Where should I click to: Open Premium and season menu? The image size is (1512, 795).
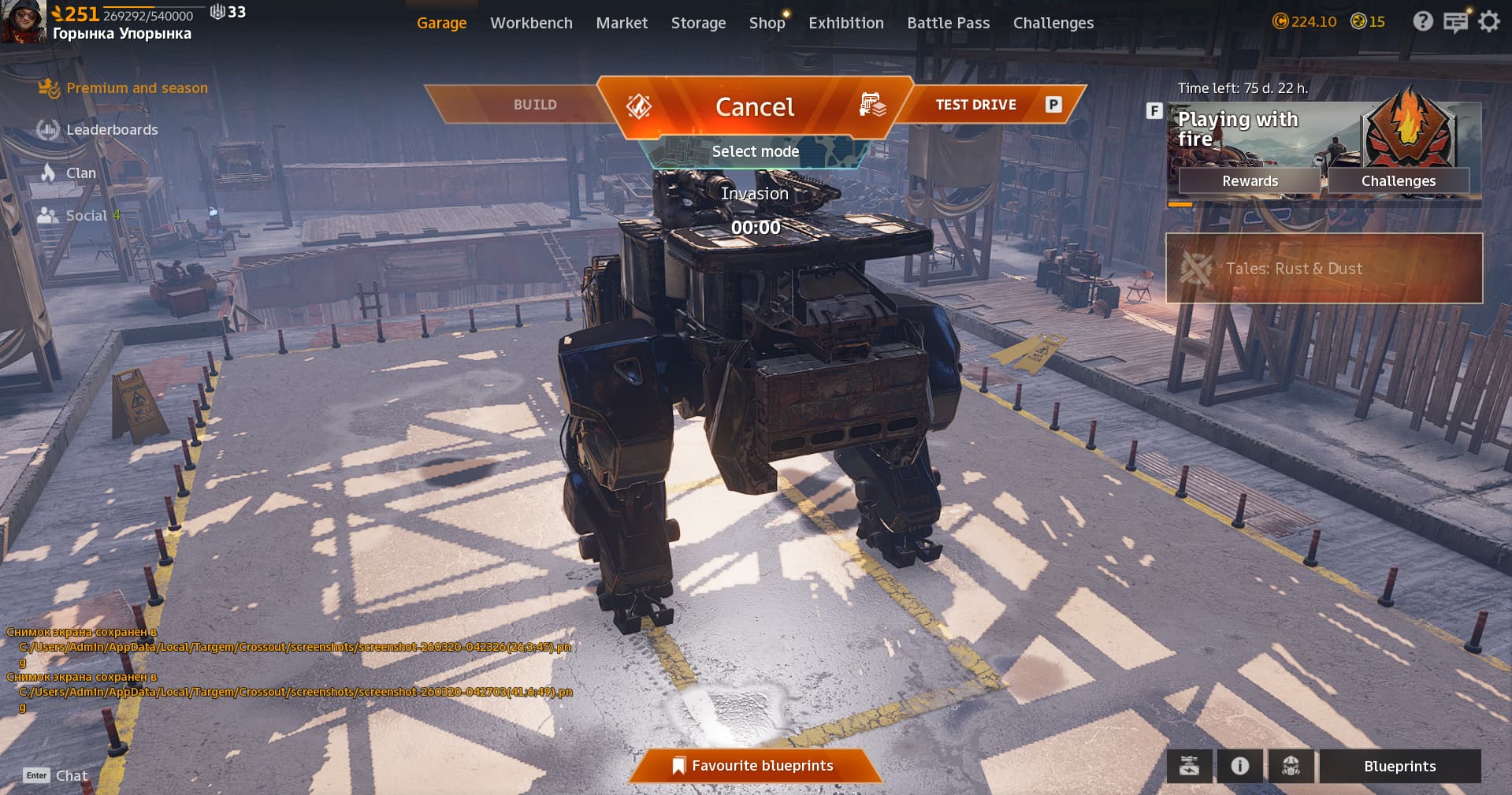(136, 88)
